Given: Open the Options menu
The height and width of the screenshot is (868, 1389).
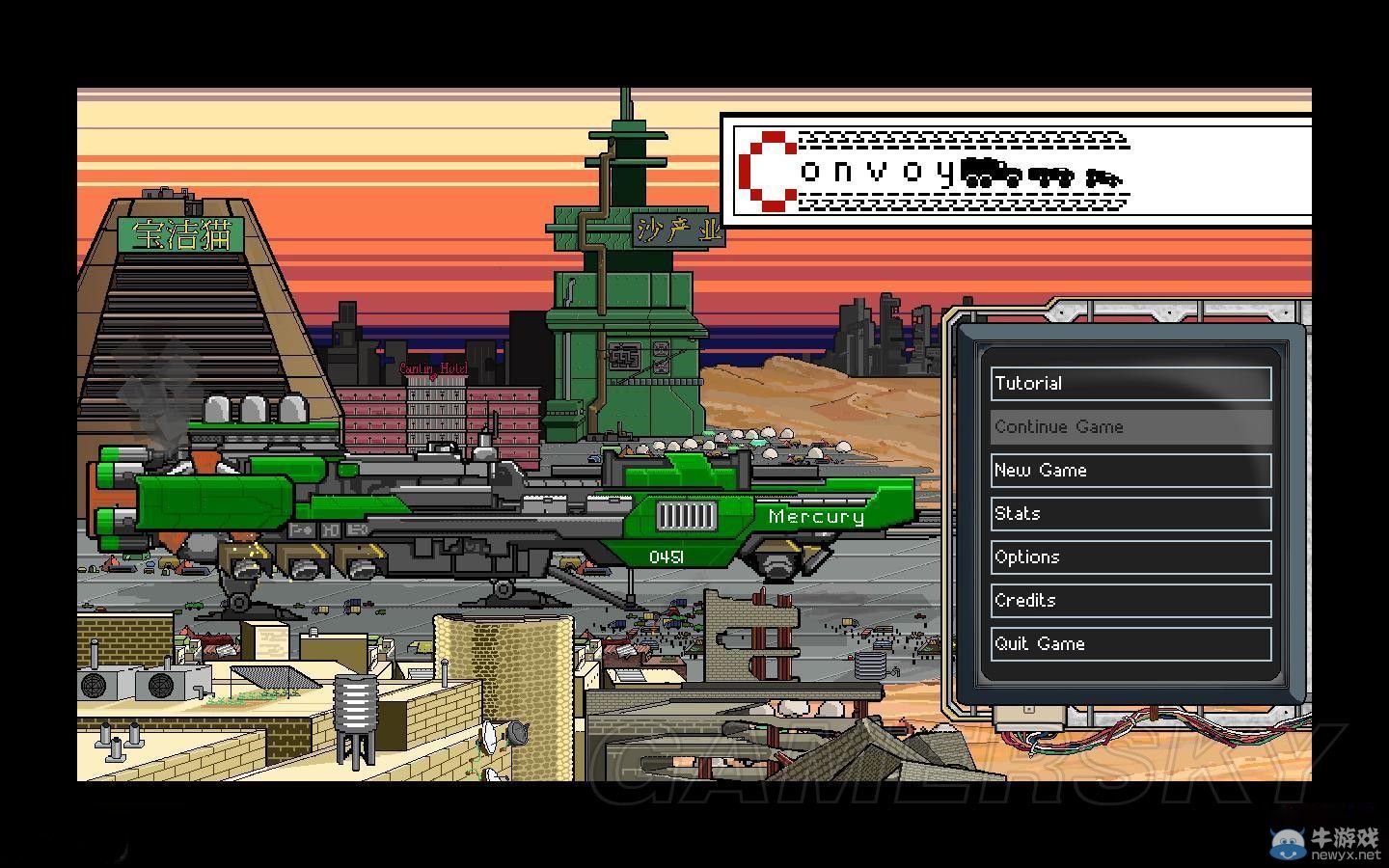Looking at the screenshot, I should tap(1130, 557).
